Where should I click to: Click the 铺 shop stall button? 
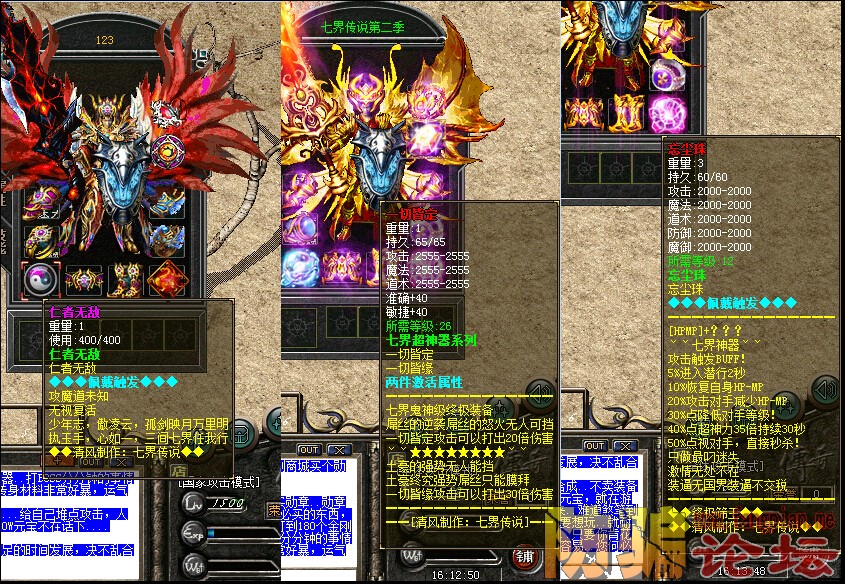[522, 555]
